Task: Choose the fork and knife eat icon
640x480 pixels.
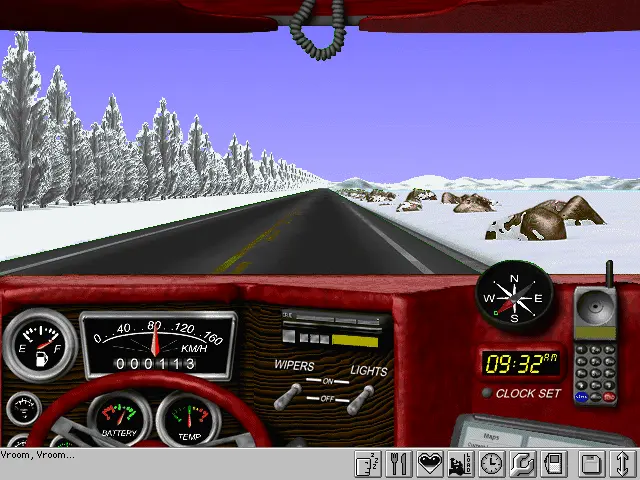Action: click(x=400, y=464)
